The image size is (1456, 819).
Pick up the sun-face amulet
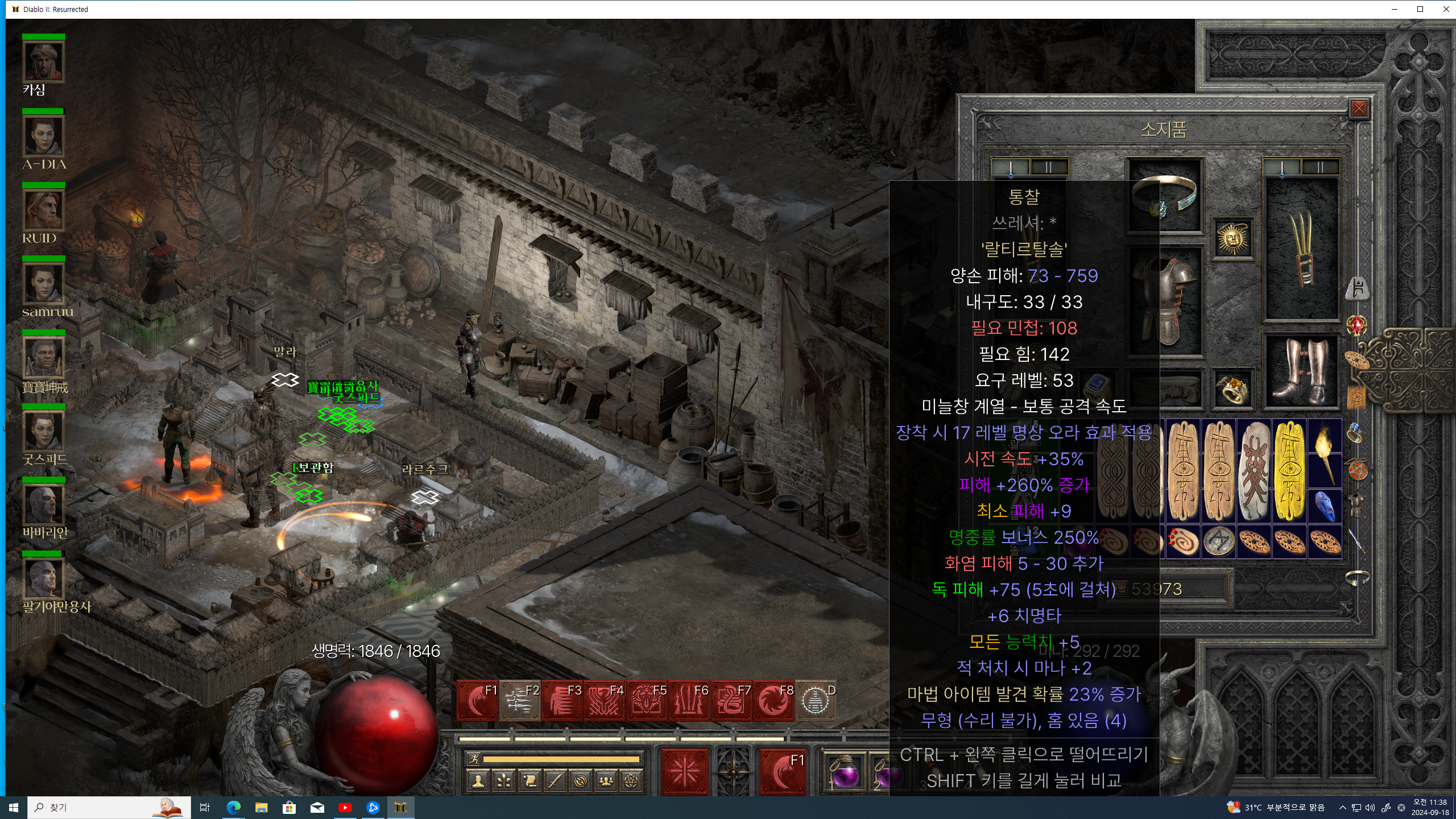[1232, 238]
